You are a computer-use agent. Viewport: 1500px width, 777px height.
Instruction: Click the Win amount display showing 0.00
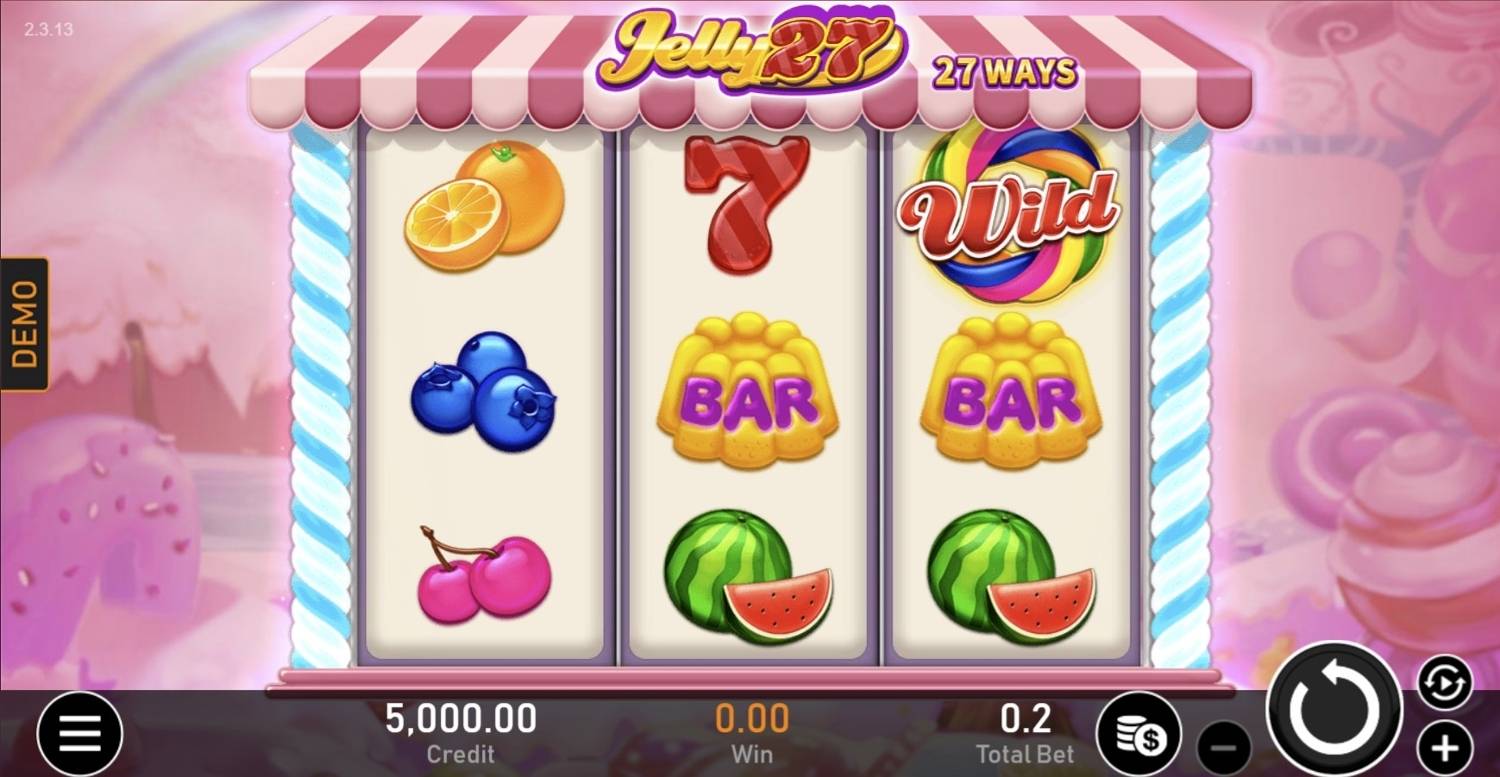point(752,717)
